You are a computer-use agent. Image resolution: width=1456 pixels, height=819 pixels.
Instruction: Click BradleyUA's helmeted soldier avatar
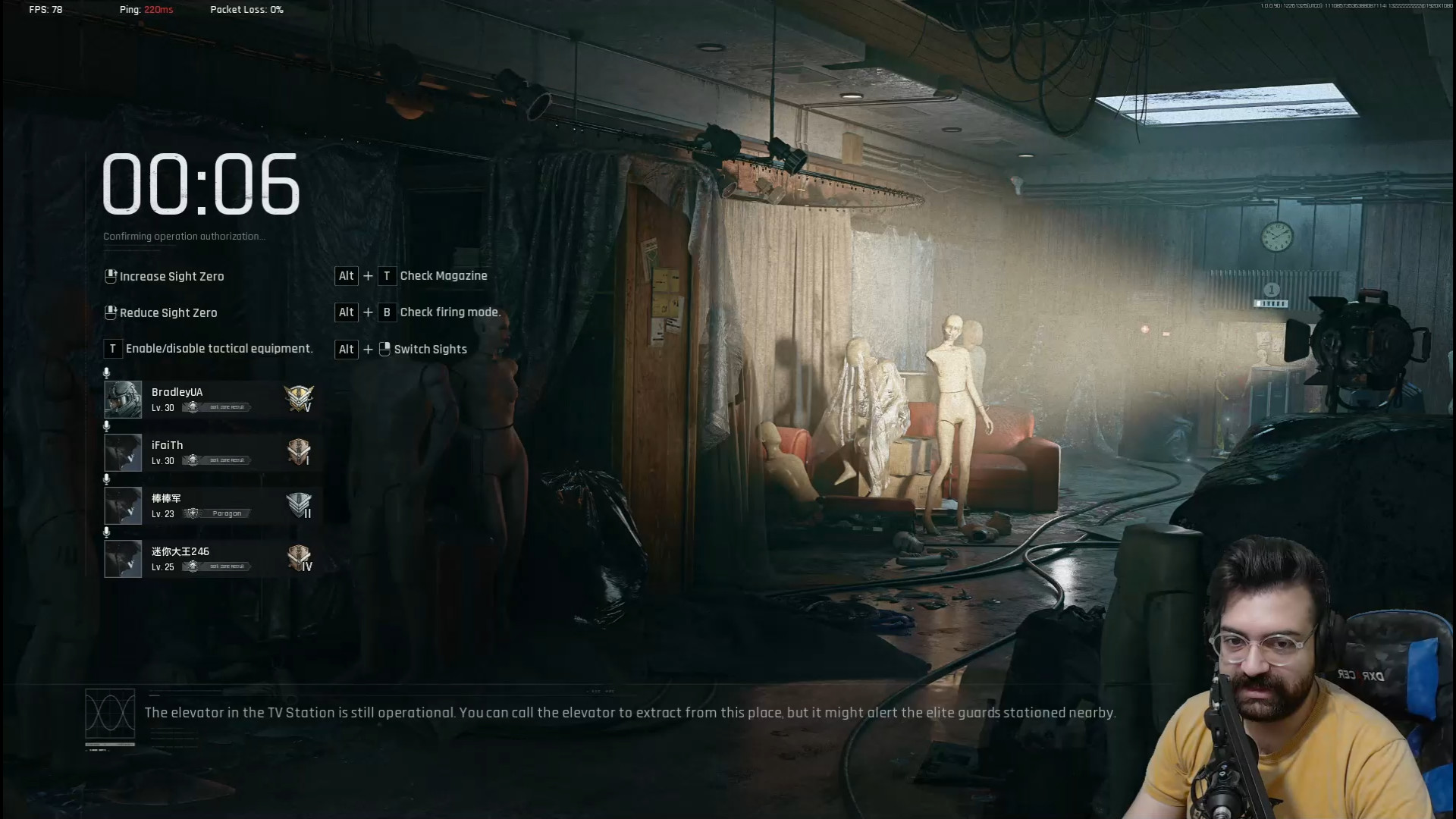(x=123, y=400)
